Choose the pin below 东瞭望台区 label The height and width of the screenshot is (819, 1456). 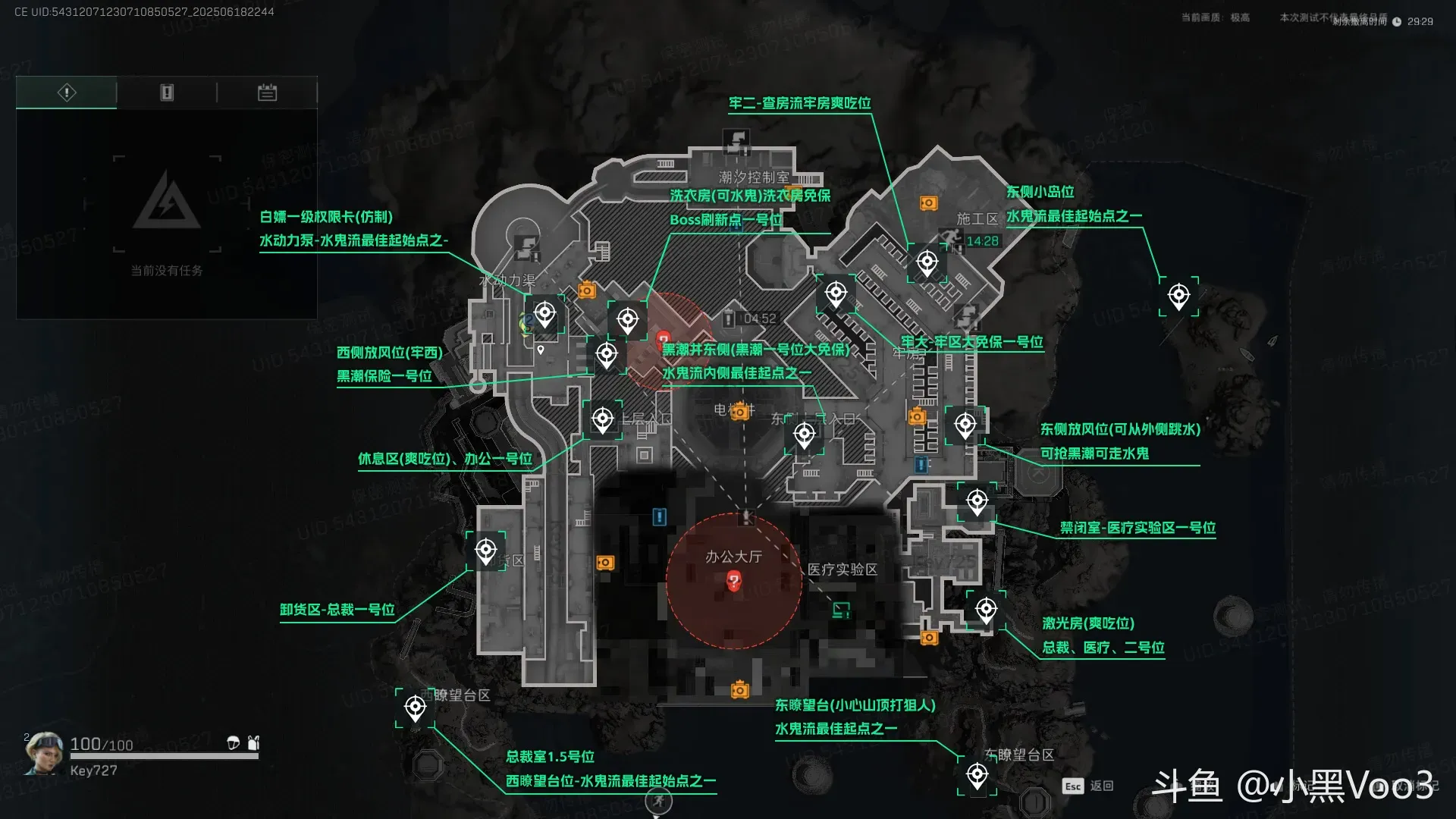[977, 775]
